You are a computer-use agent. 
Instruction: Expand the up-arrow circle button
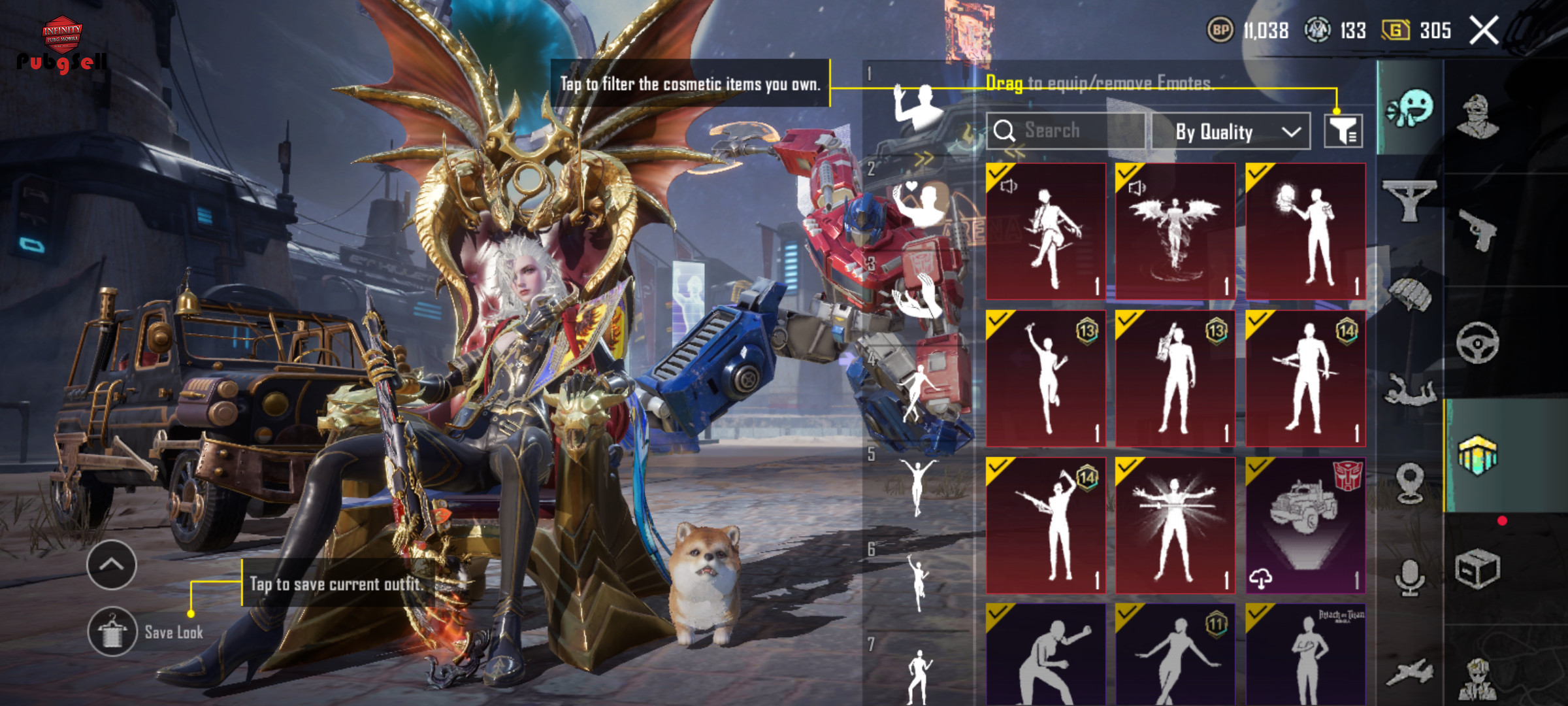(x=111, y=565)
